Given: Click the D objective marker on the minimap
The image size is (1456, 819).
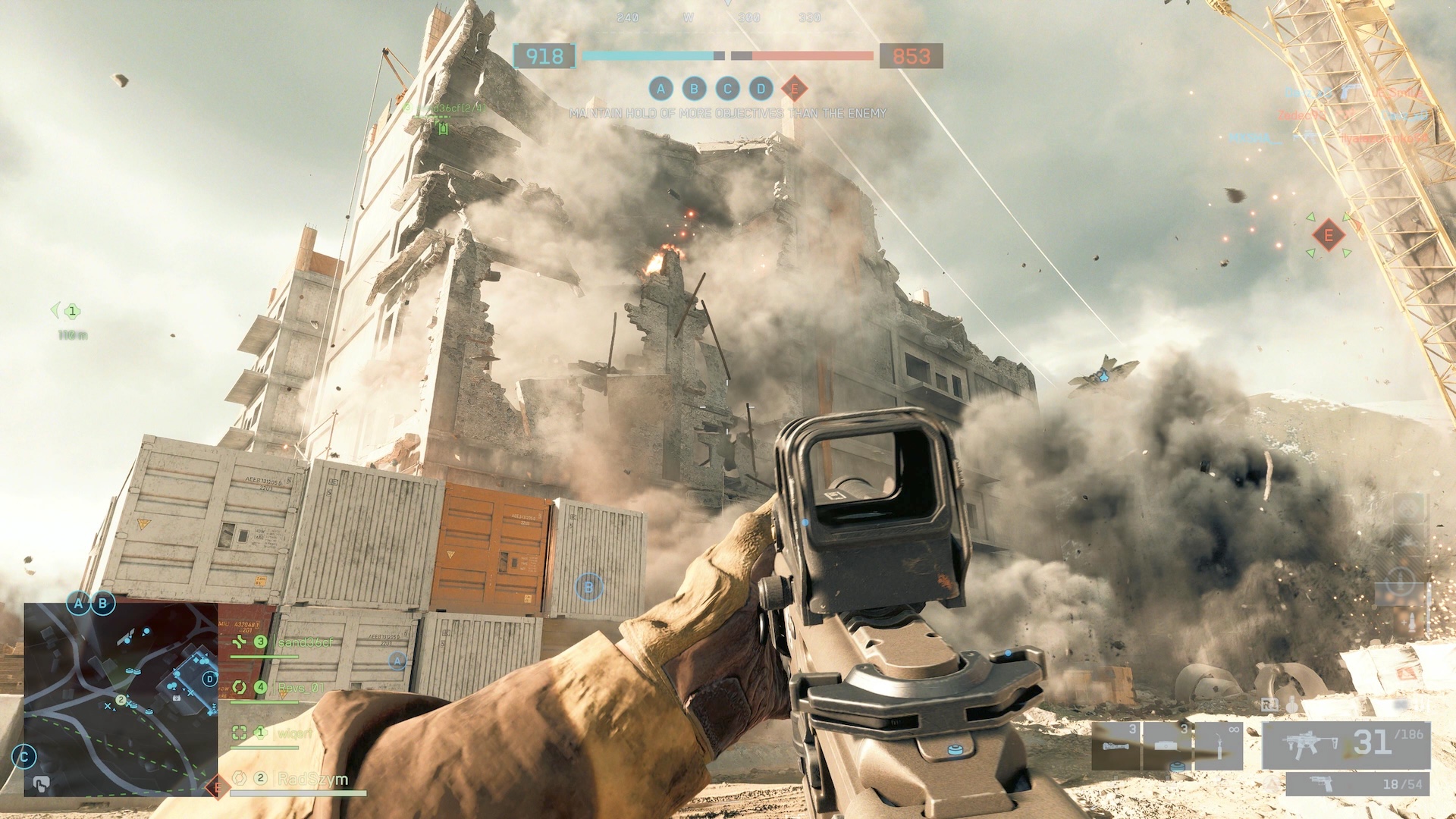Looking at the screenshot, I should tap(209, 679).
